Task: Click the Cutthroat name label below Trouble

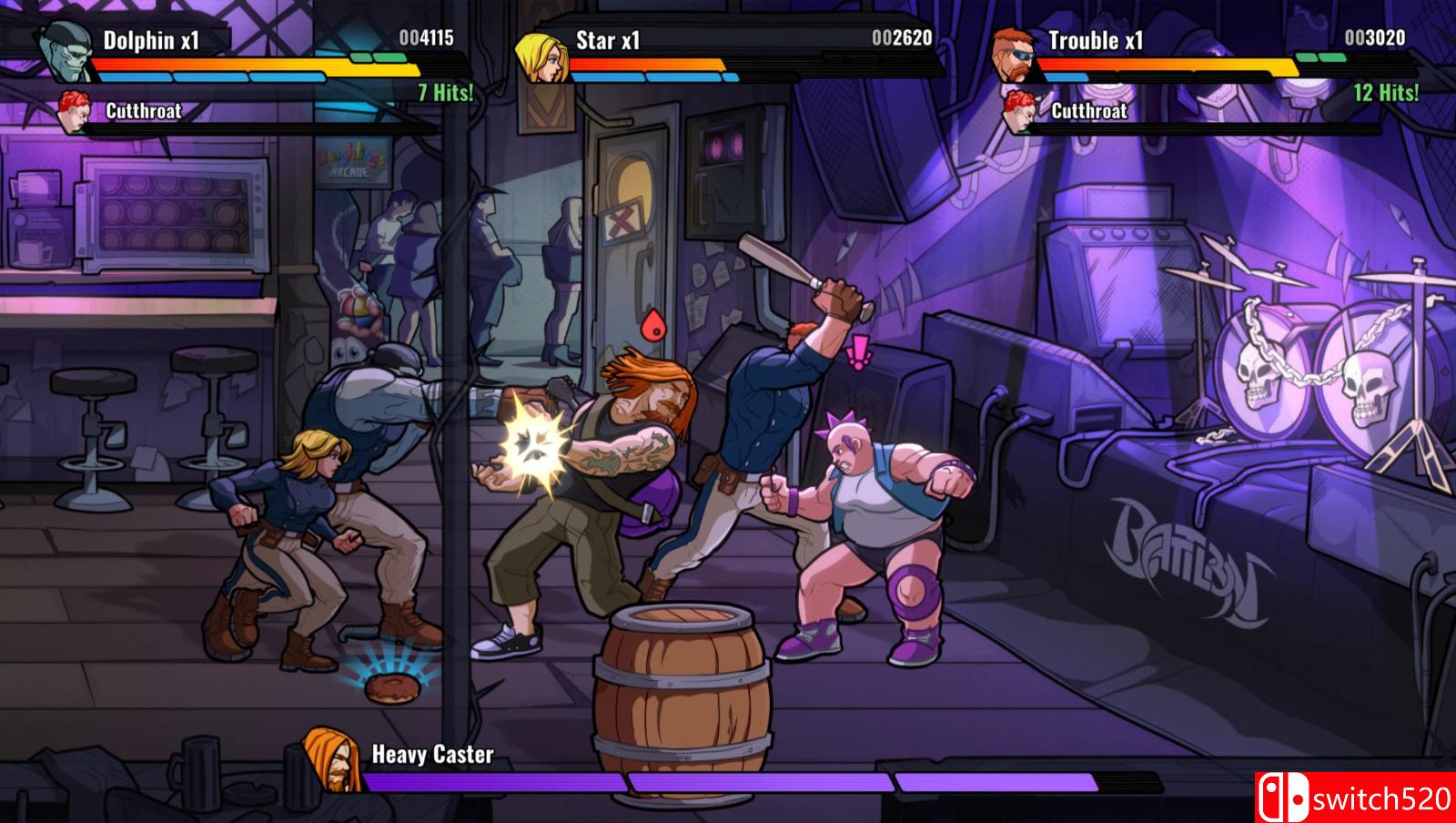Action: [1089, 112]
